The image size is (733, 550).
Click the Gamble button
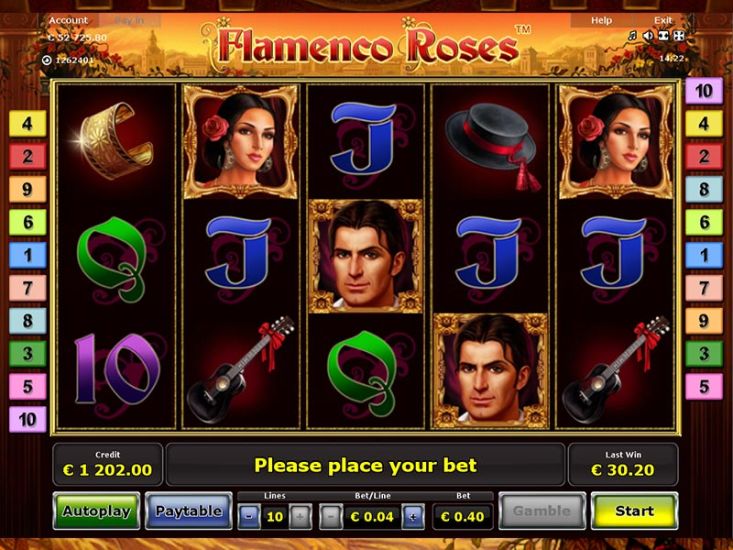coord(541,511)
